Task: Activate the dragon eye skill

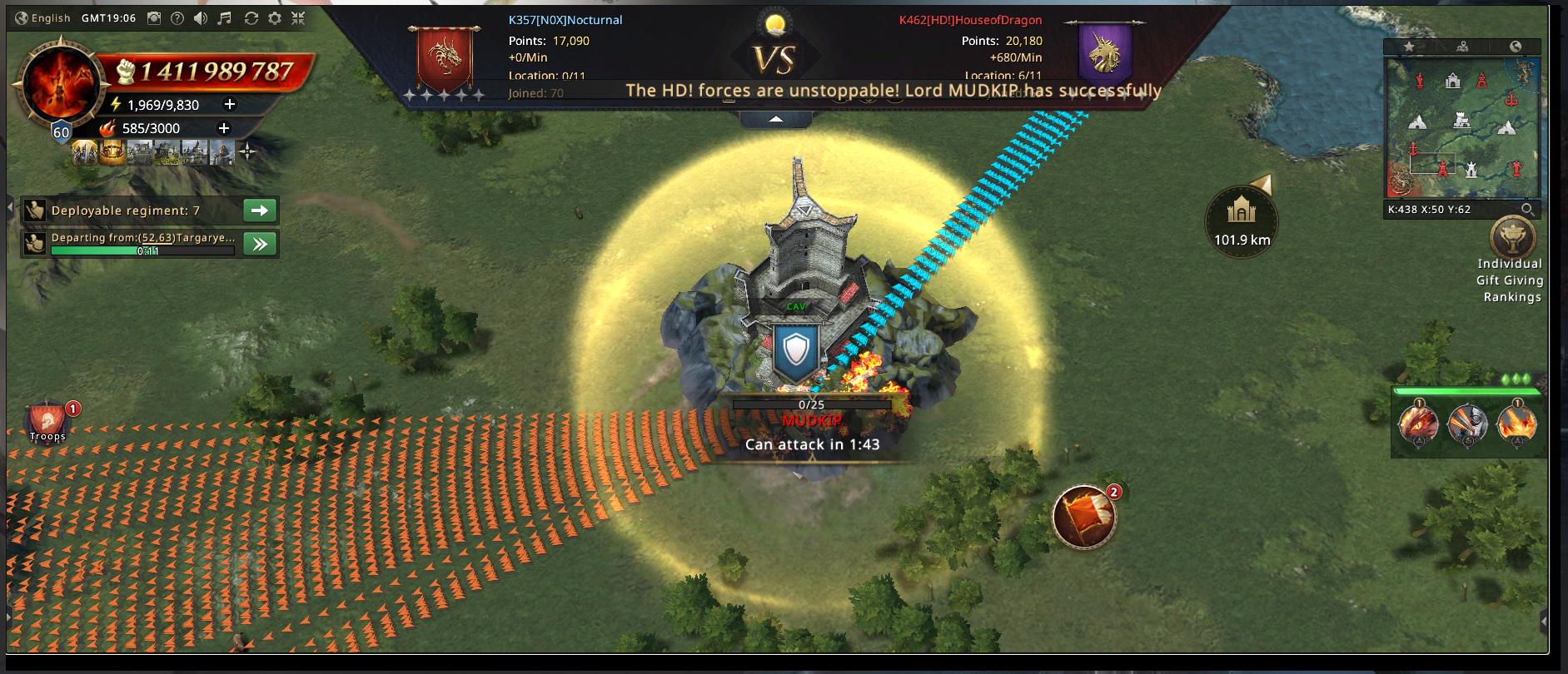Action: coord(1418,424)
